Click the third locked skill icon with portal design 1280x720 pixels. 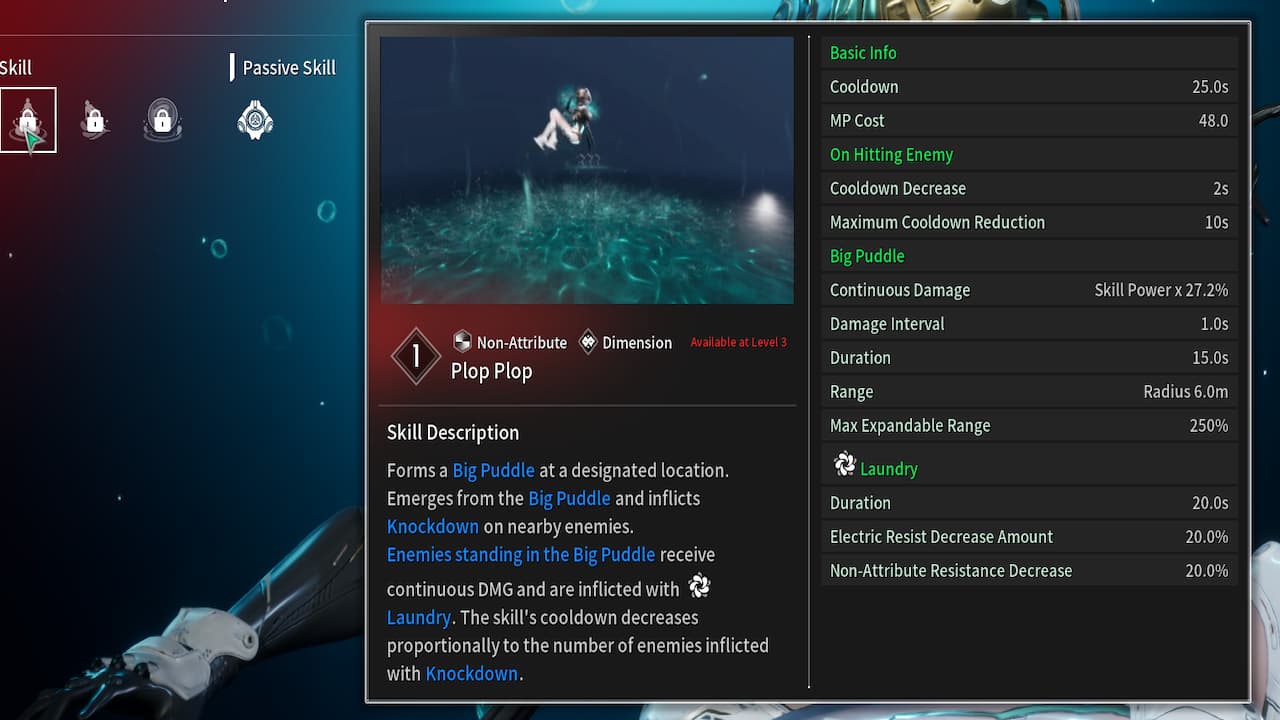(161, 118)
